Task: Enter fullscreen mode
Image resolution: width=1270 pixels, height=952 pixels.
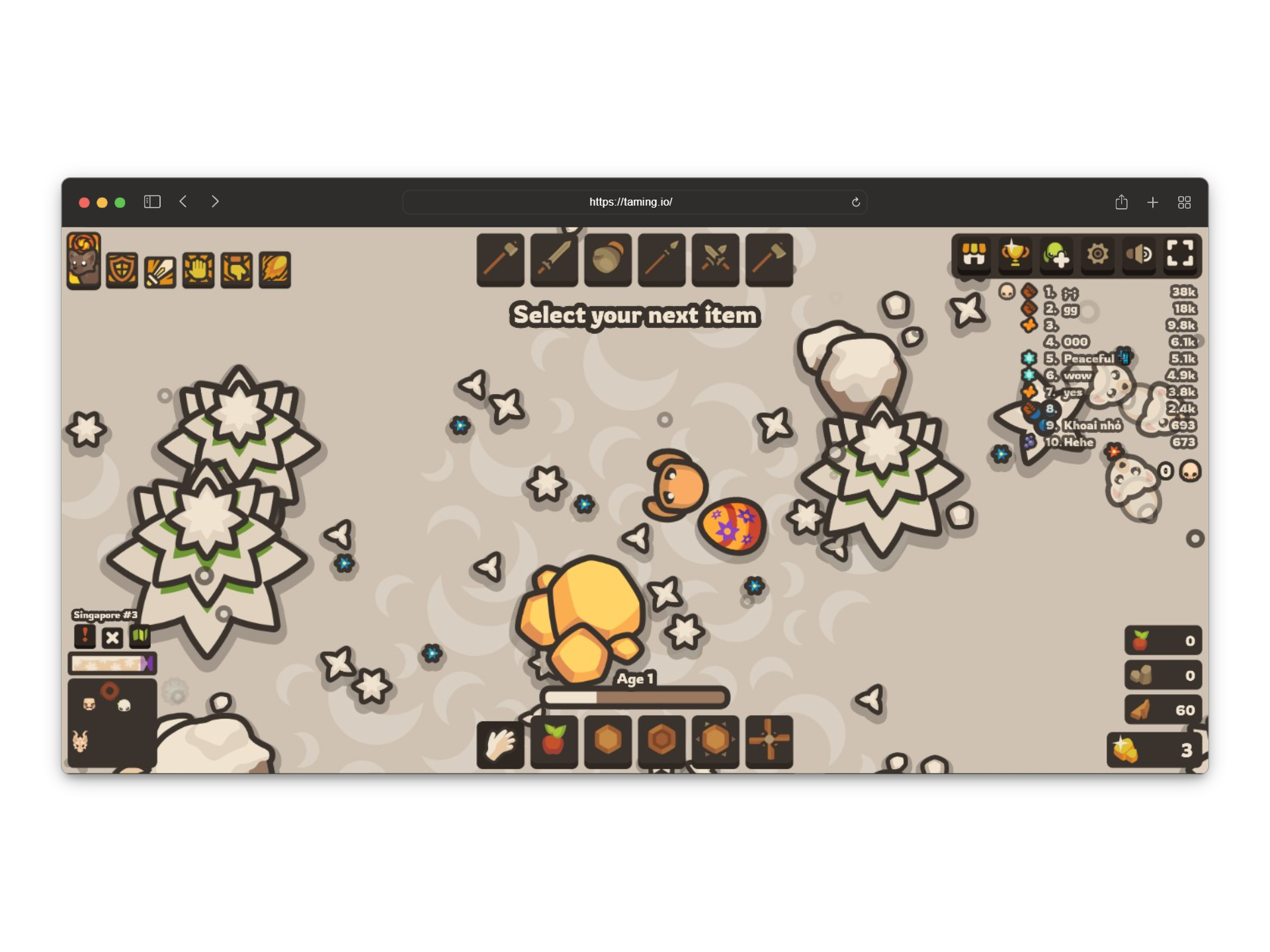Action: pyautogui.click(x=1180, y=253)
